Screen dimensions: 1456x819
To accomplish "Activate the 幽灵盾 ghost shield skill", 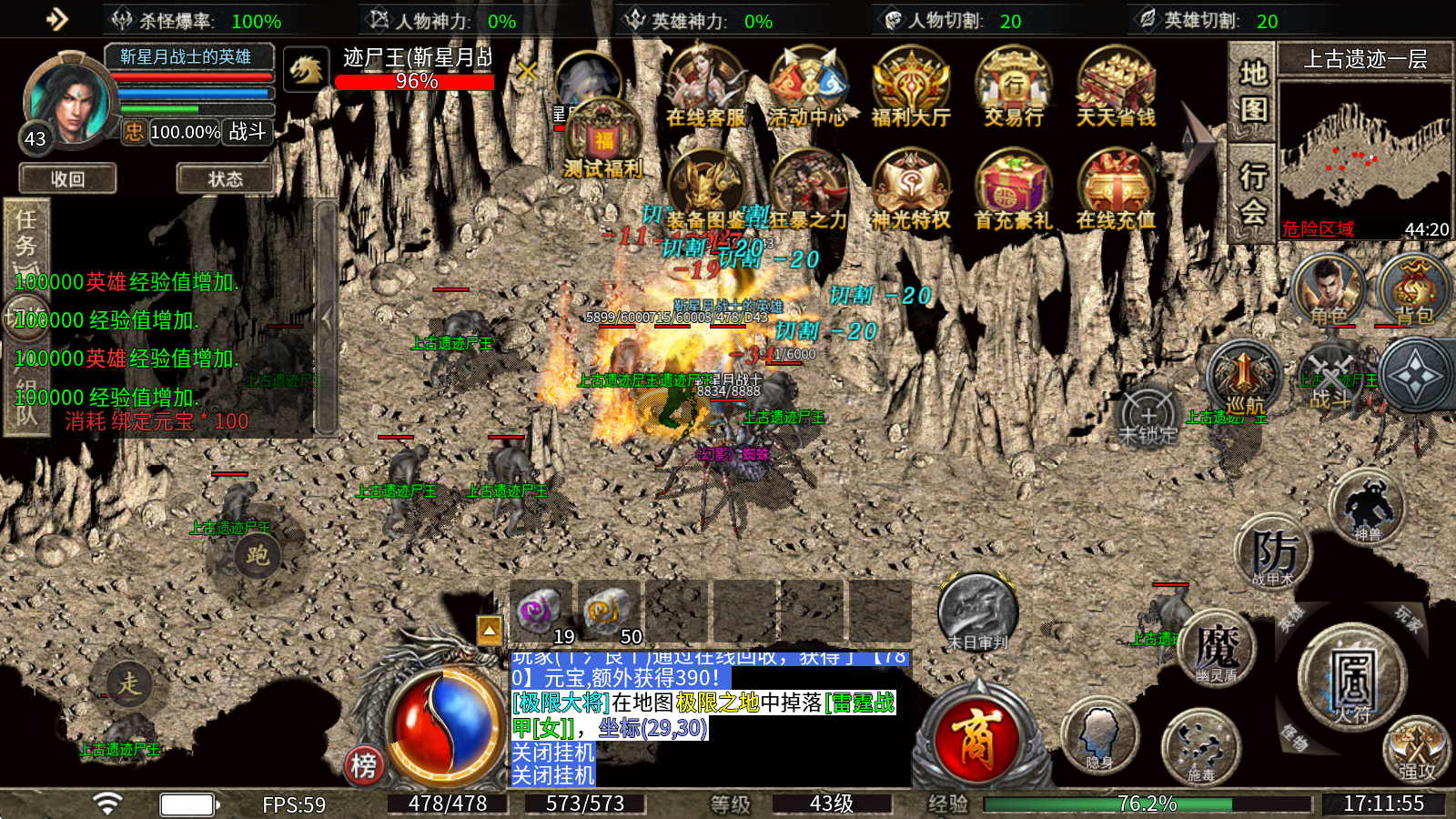I will click(x=1217, y=648).
